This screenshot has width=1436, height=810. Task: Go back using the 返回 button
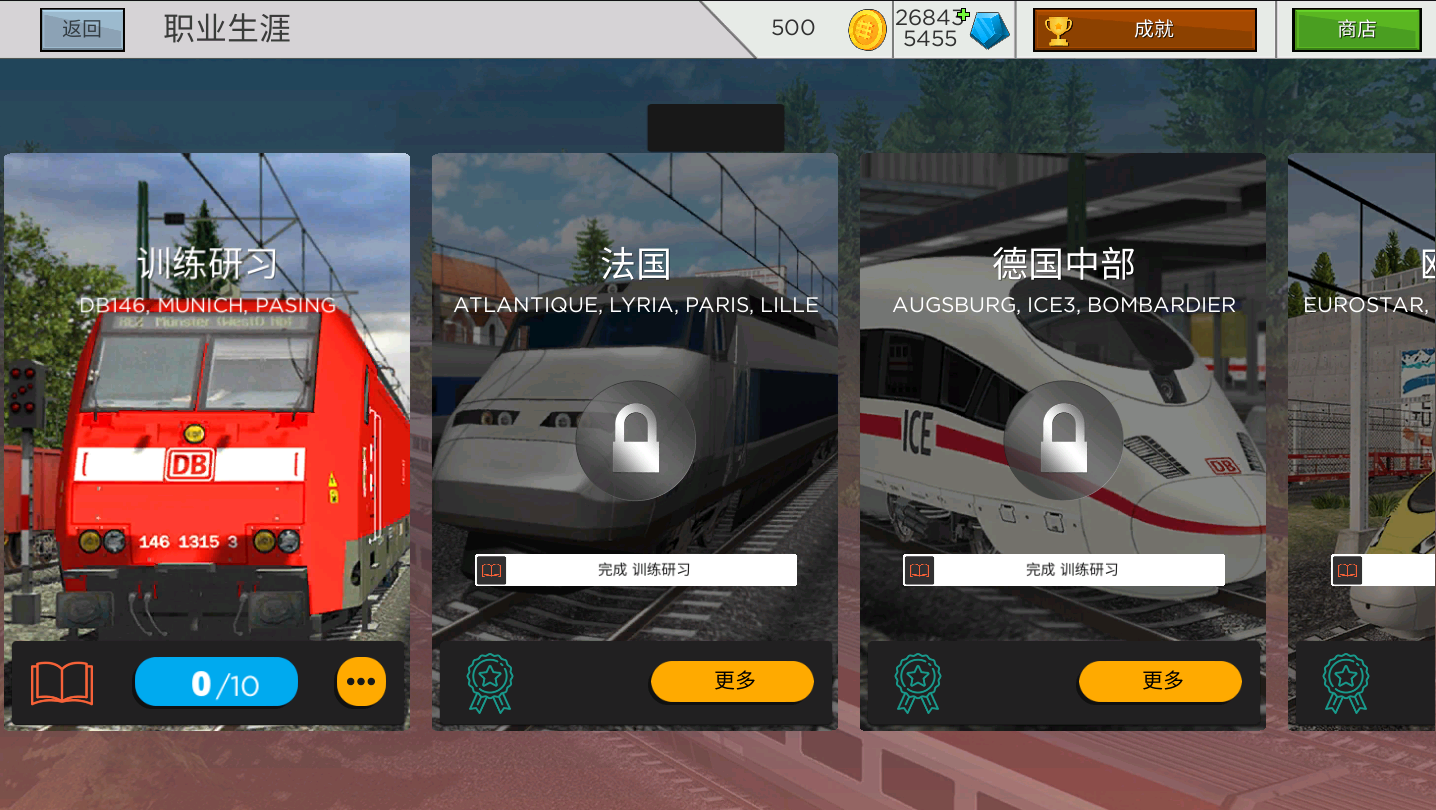[82, 29]
